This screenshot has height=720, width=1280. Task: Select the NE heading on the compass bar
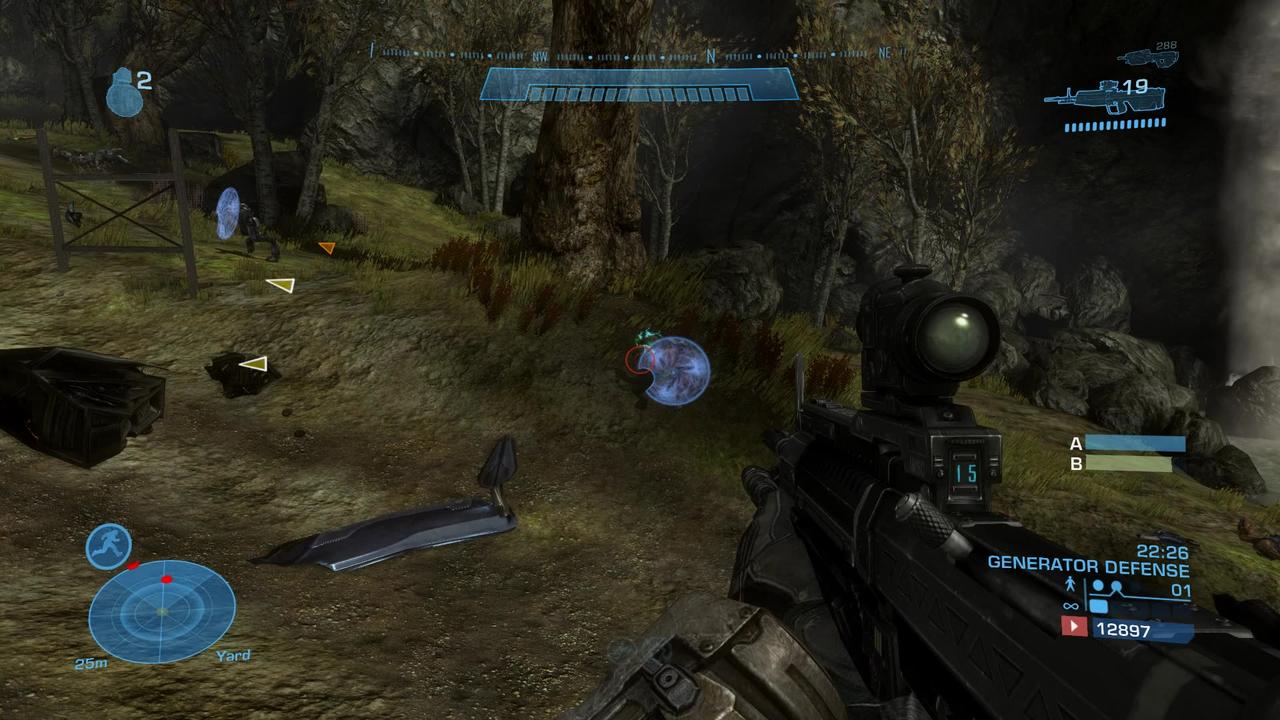[x=884, y=53]
